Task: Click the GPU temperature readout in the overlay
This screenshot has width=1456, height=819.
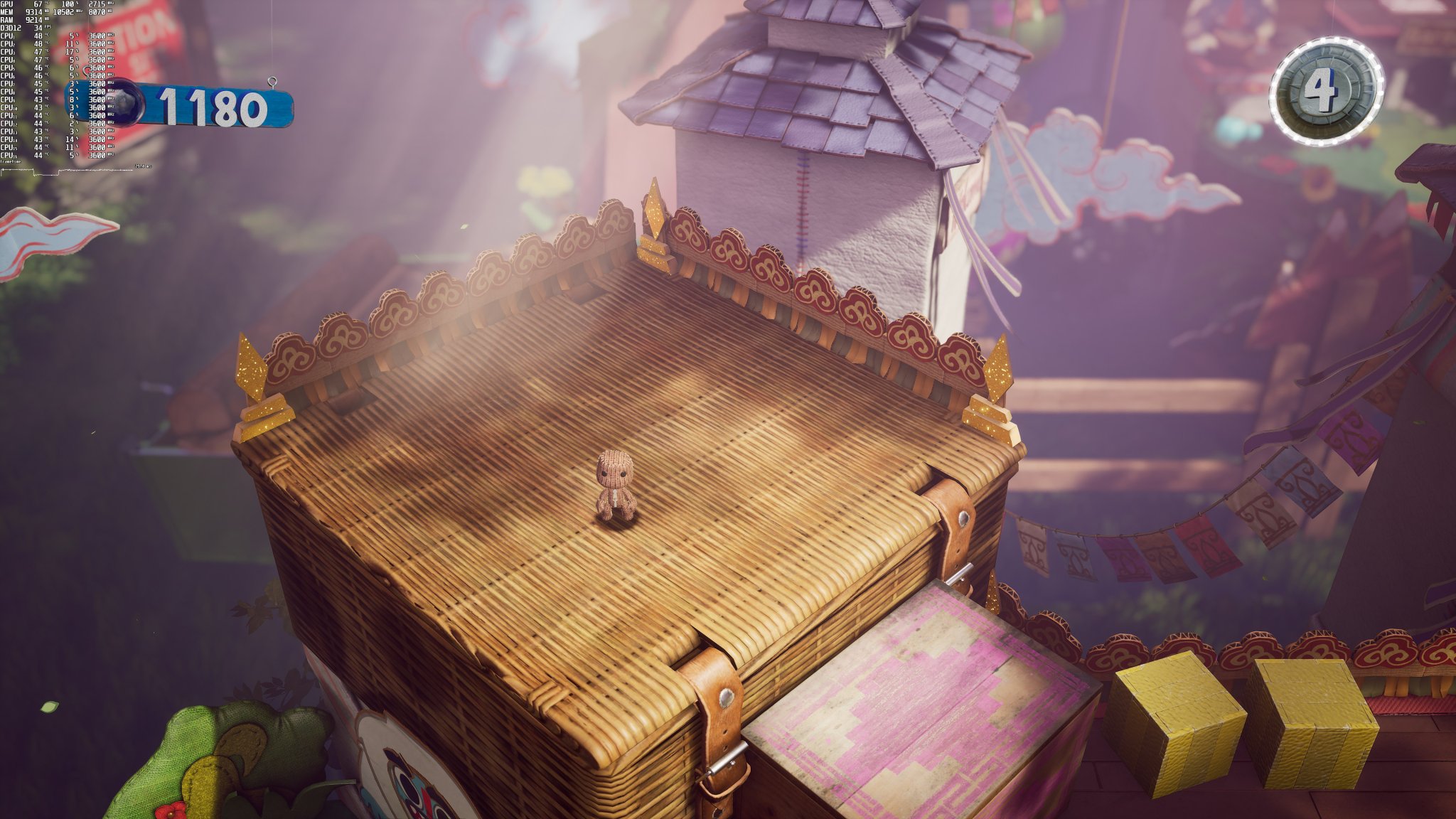Action: 38,3
